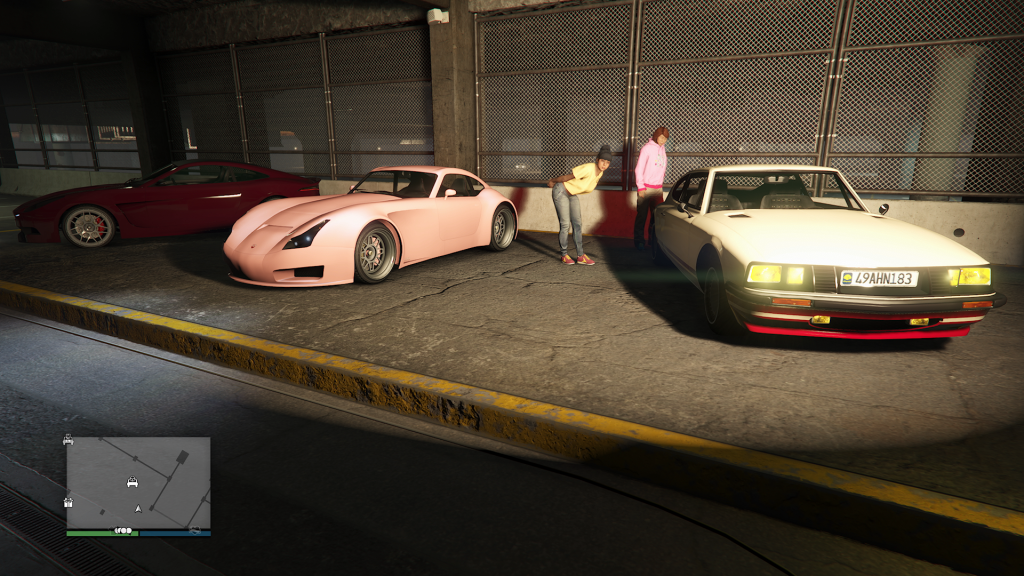Select the car blip in the minimap center
The image size is (1024, 576).
[x=132, y=482]
